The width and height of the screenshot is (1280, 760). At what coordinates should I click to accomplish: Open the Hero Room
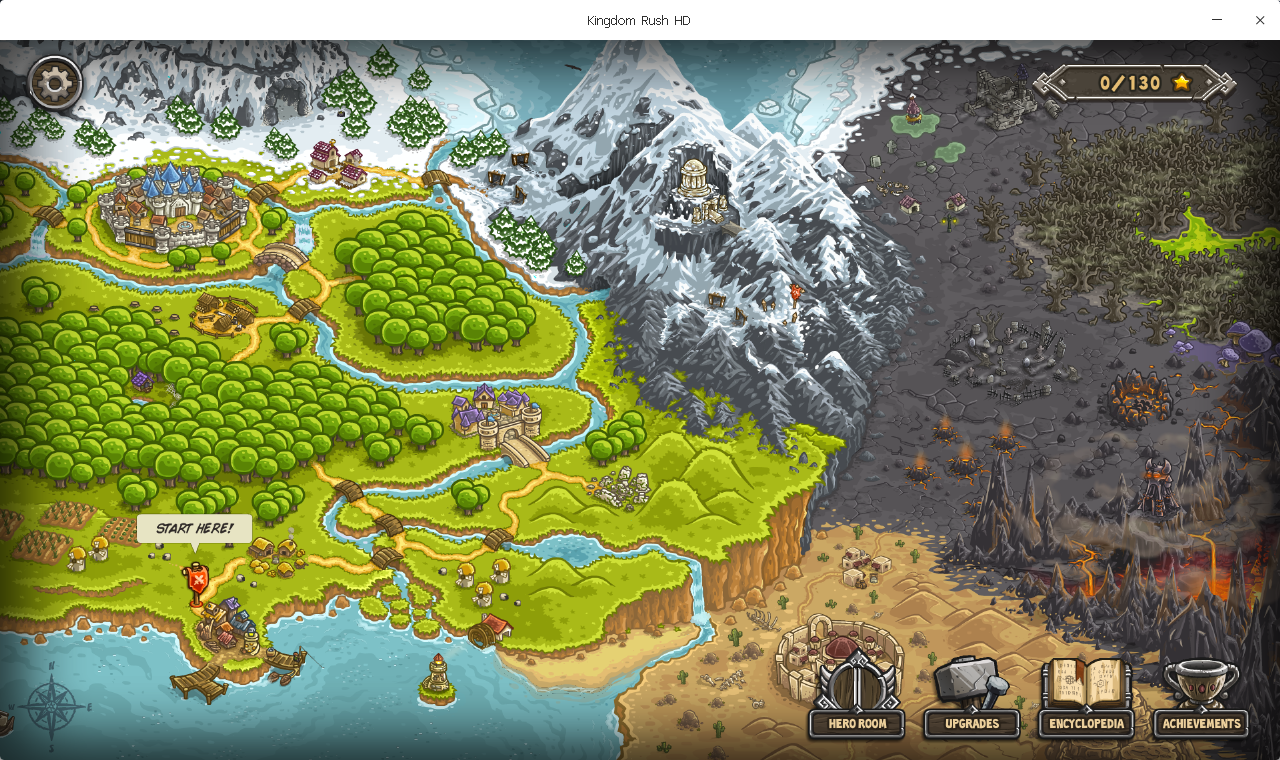pyautogui.click(x=857, y=700)
